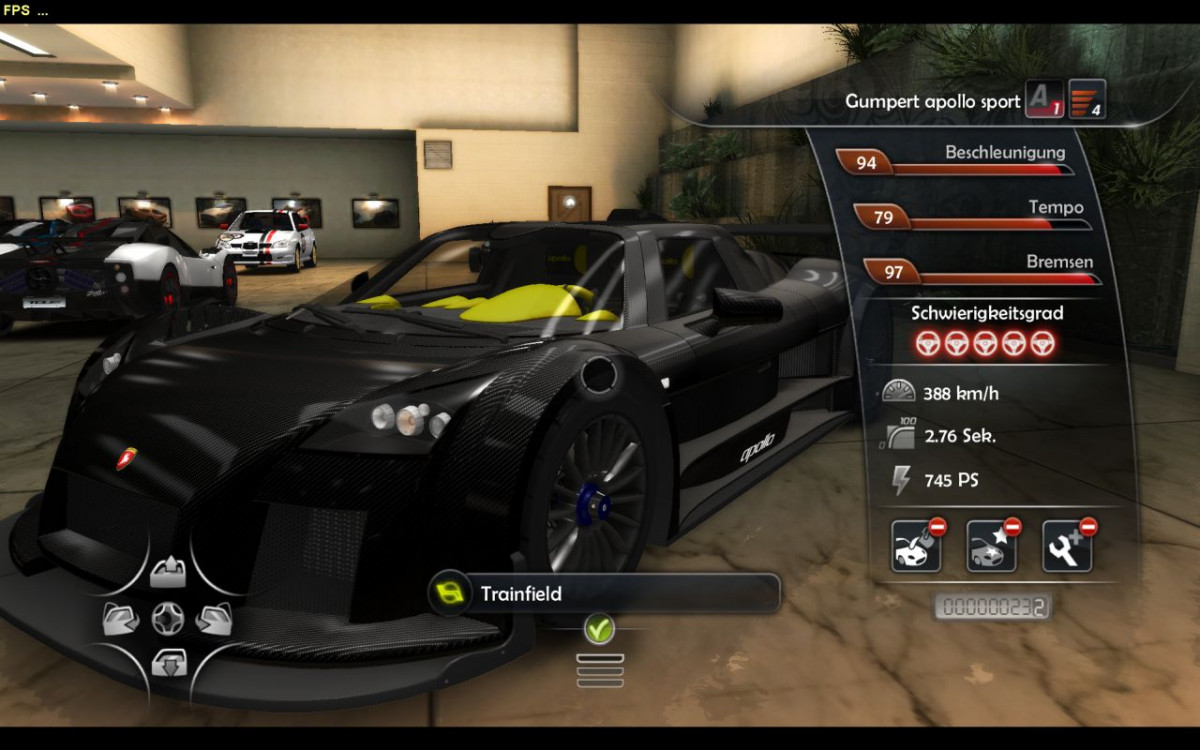Screen dimensions: 1200x750
Task: Confirm with the green checkmark button
Action: tap(599, 629)
